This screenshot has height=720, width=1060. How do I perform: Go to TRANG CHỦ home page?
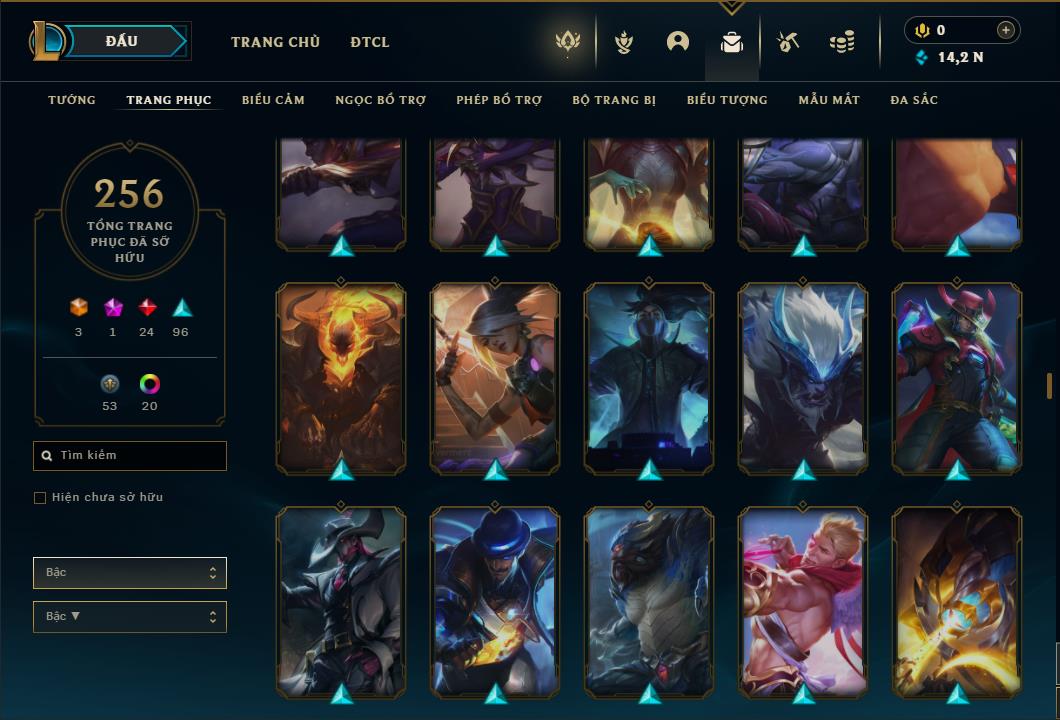(x=275, y=42)
